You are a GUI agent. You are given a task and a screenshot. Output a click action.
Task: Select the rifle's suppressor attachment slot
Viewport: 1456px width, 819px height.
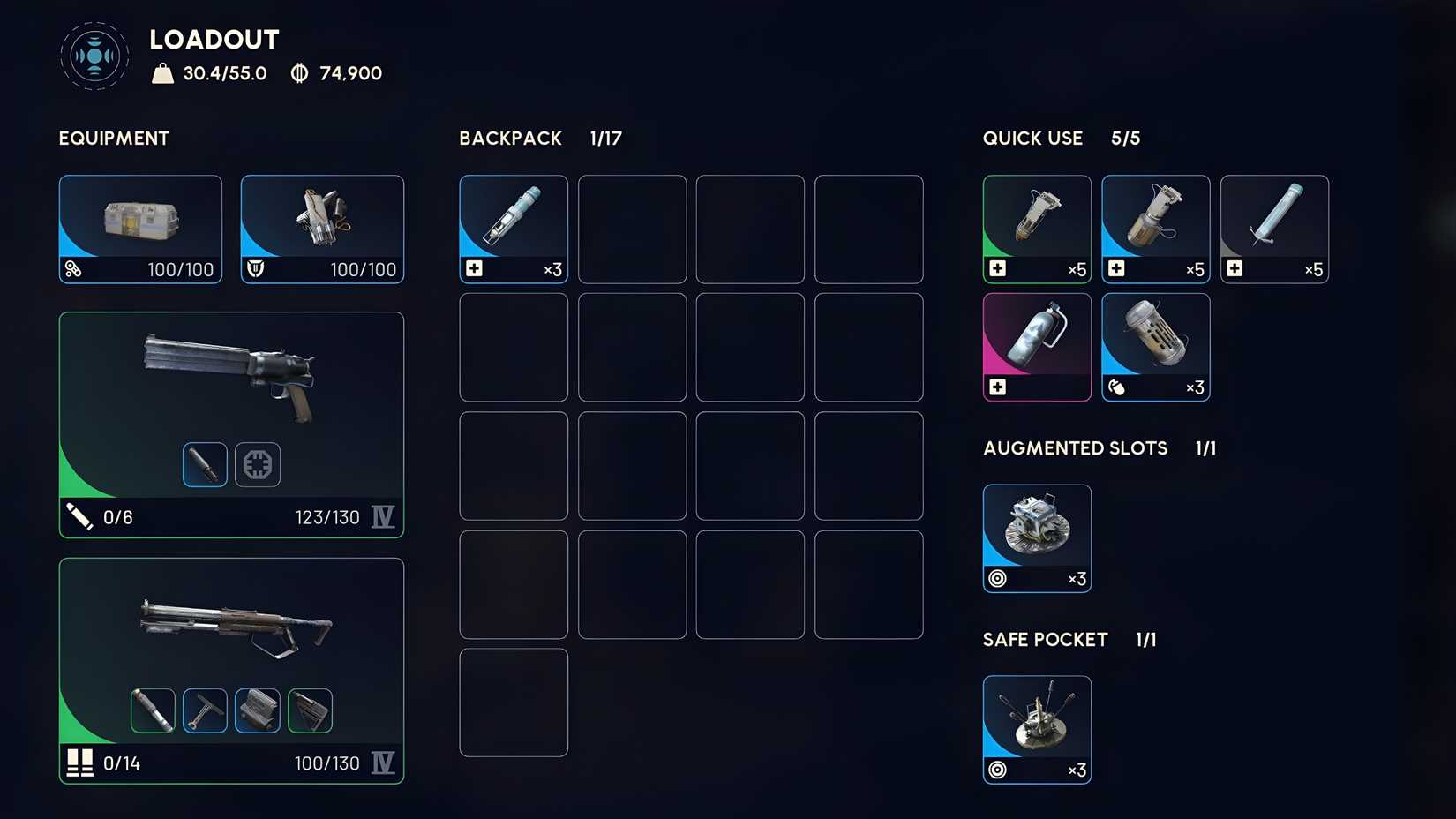[152, 710]
